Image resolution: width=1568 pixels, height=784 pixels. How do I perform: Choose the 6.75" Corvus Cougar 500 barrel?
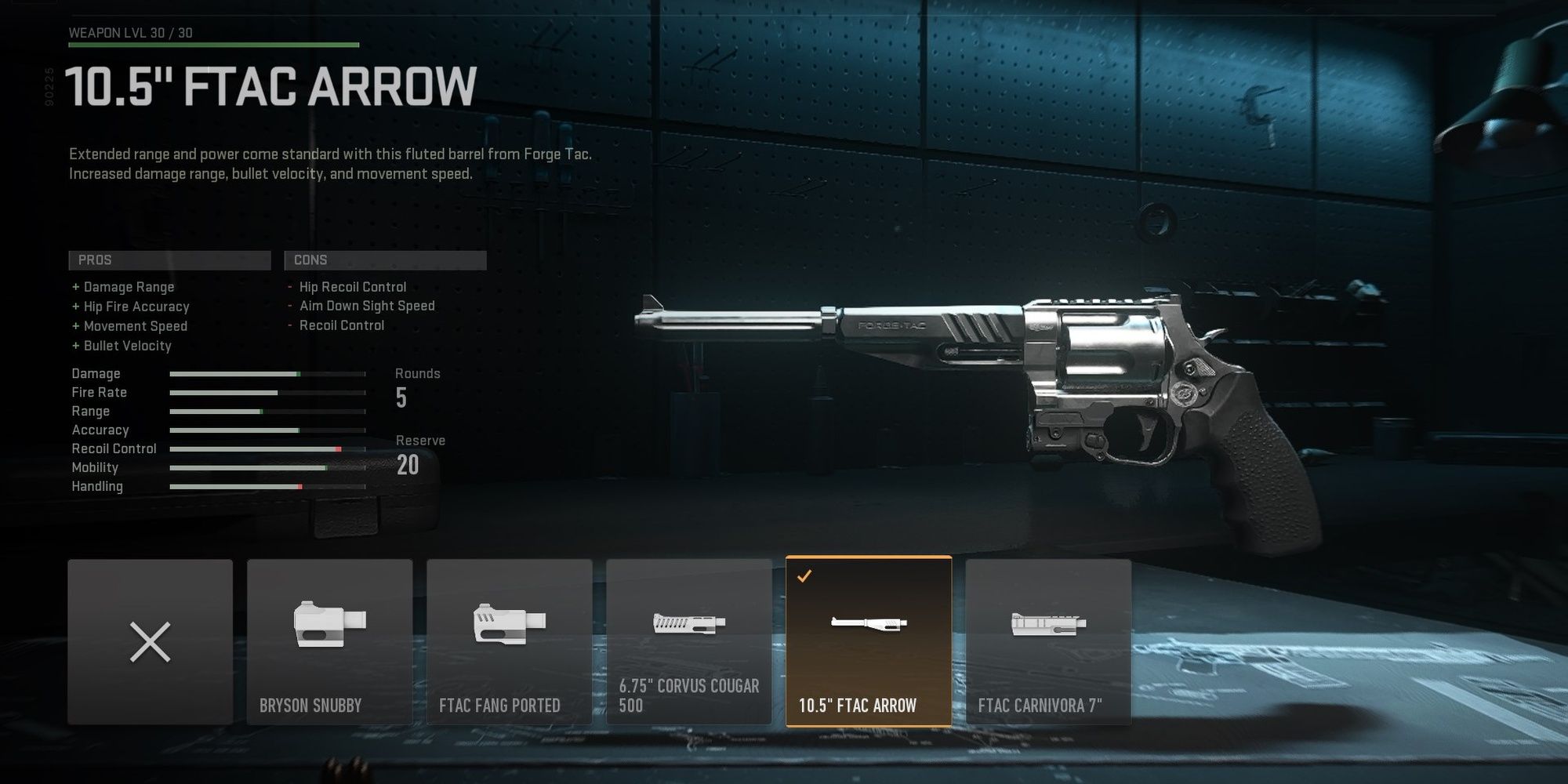tap(689, 643)
